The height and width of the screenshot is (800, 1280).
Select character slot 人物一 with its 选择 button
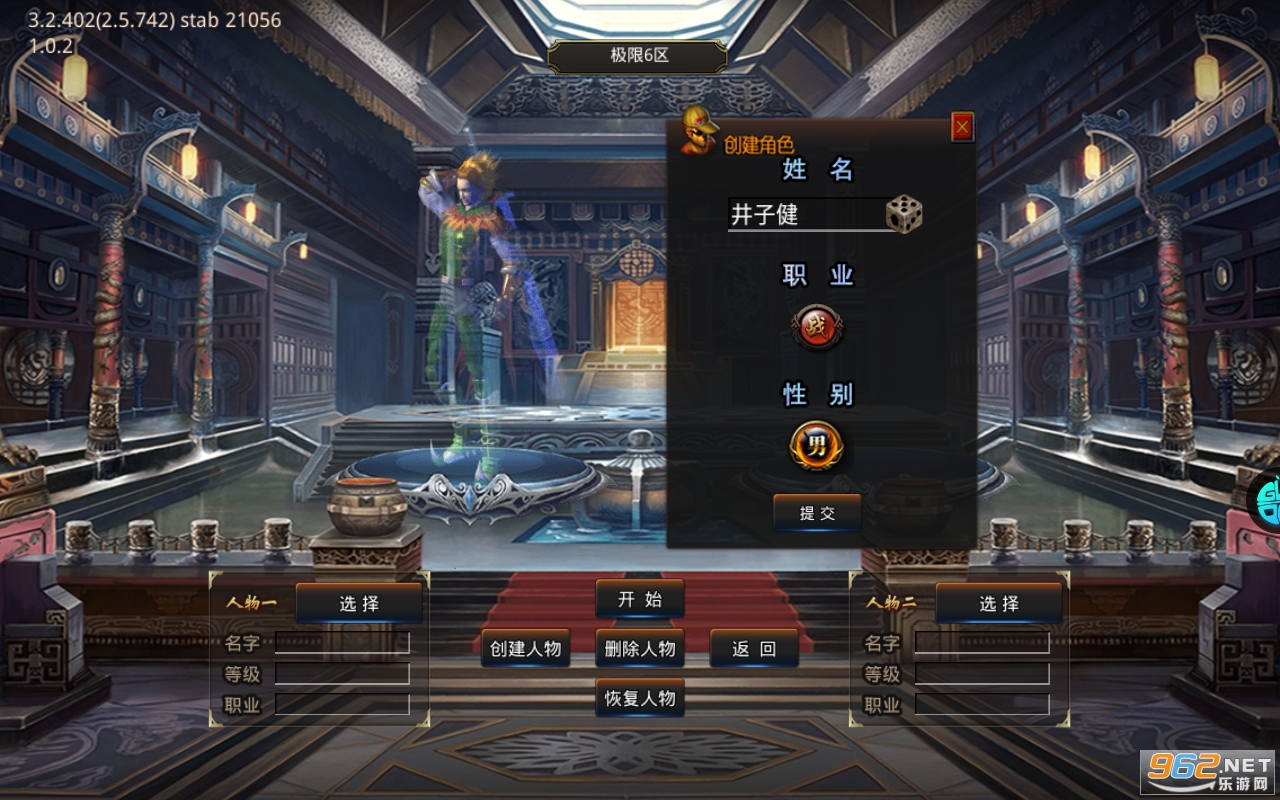(x=361, y=601)
